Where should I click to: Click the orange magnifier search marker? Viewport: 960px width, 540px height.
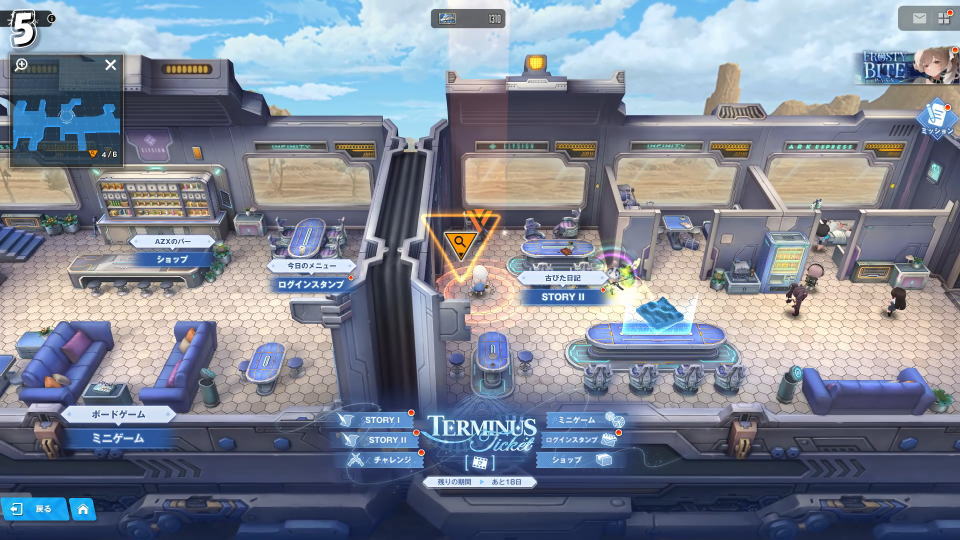point(459,242)
